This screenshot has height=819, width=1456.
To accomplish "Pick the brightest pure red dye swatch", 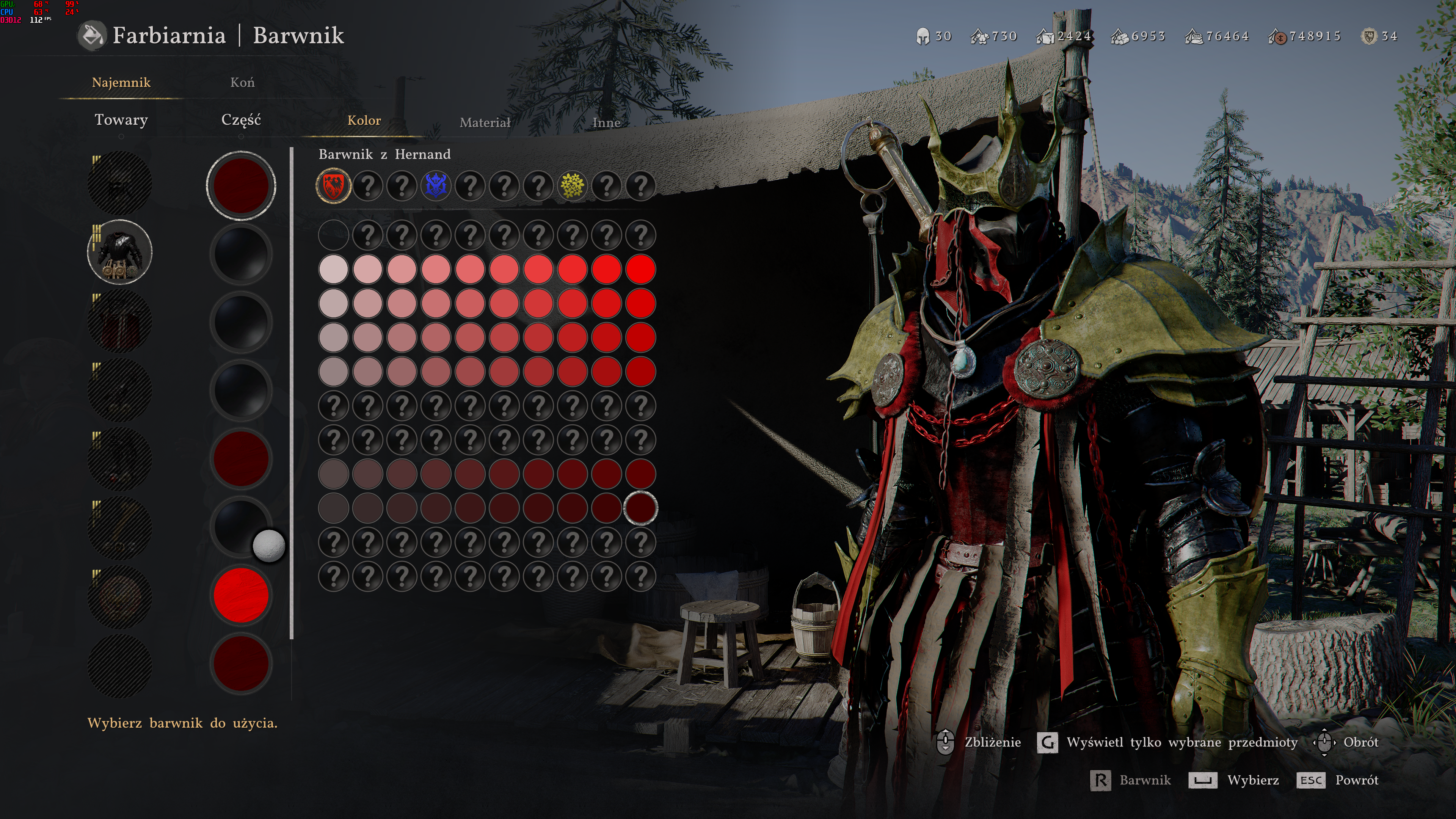I will [x=640, y=269].
